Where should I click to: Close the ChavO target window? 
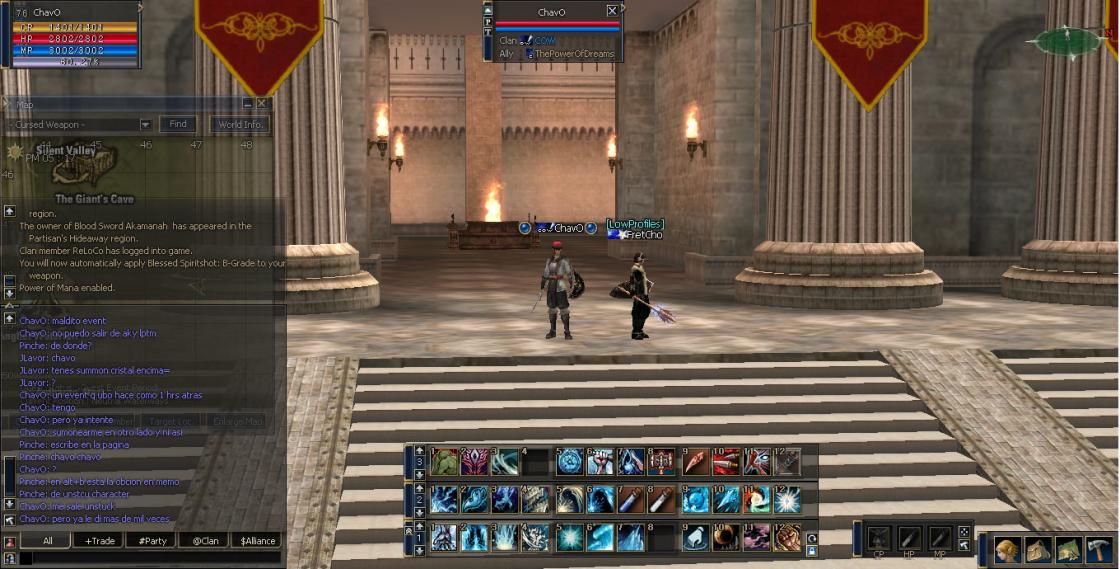[612, 12]
